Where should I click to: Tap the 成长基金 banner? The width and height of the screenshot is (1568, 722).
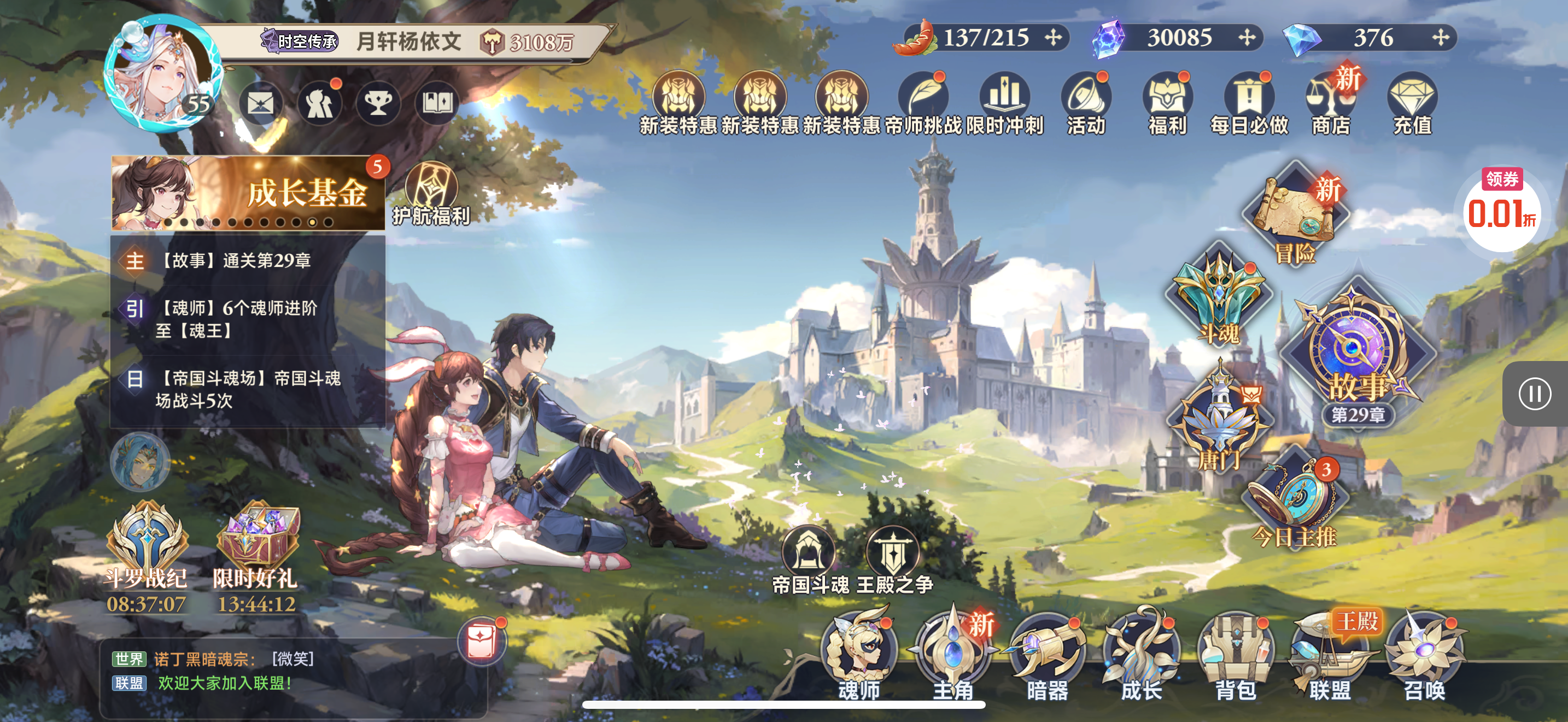click(x=248, y=193)
